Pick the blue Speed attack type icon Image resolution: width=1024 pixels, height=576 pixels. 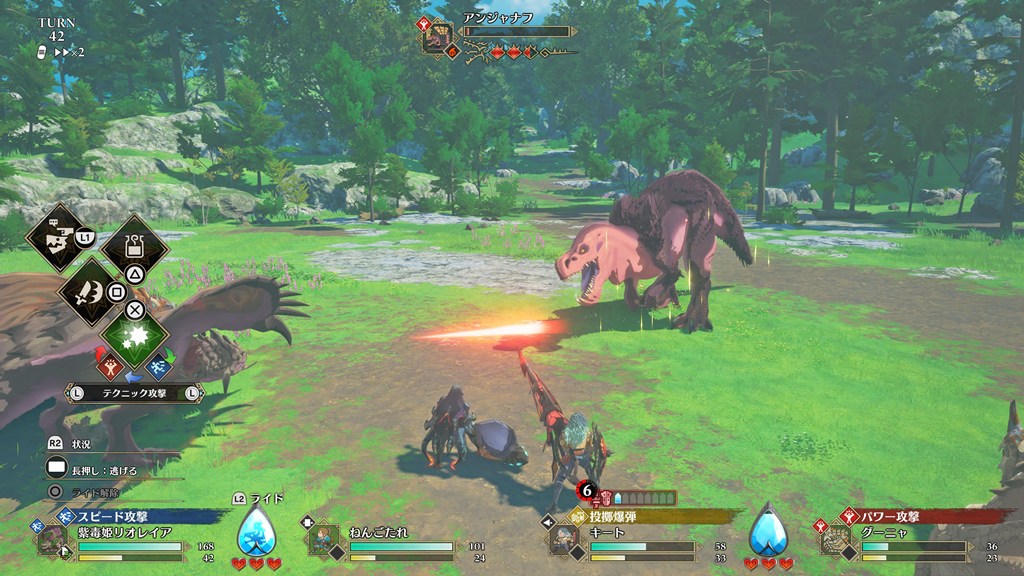coord(158,367)
